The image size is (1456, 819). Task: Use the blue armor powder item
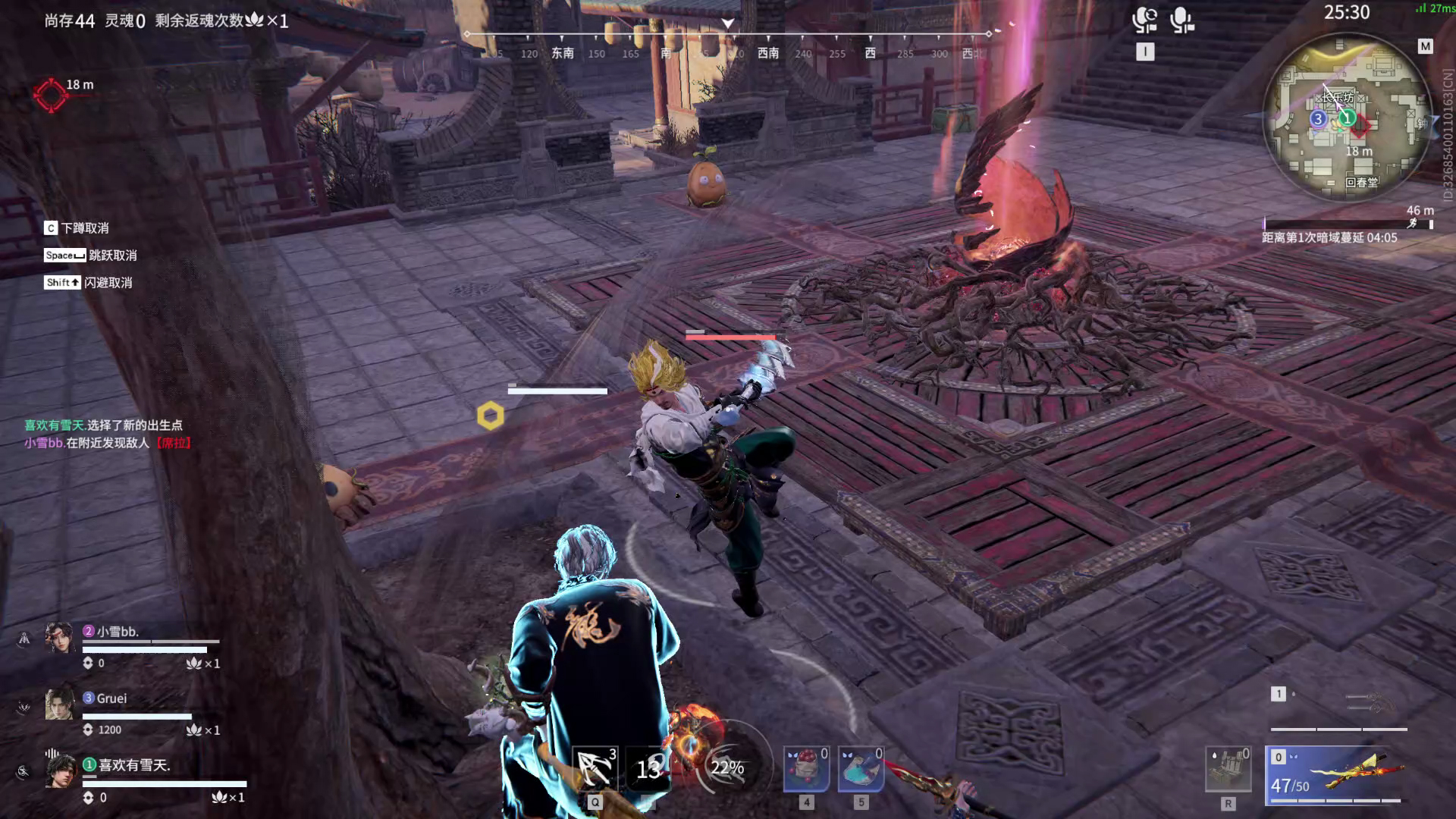pyautogui.click(x=861, y=768)
